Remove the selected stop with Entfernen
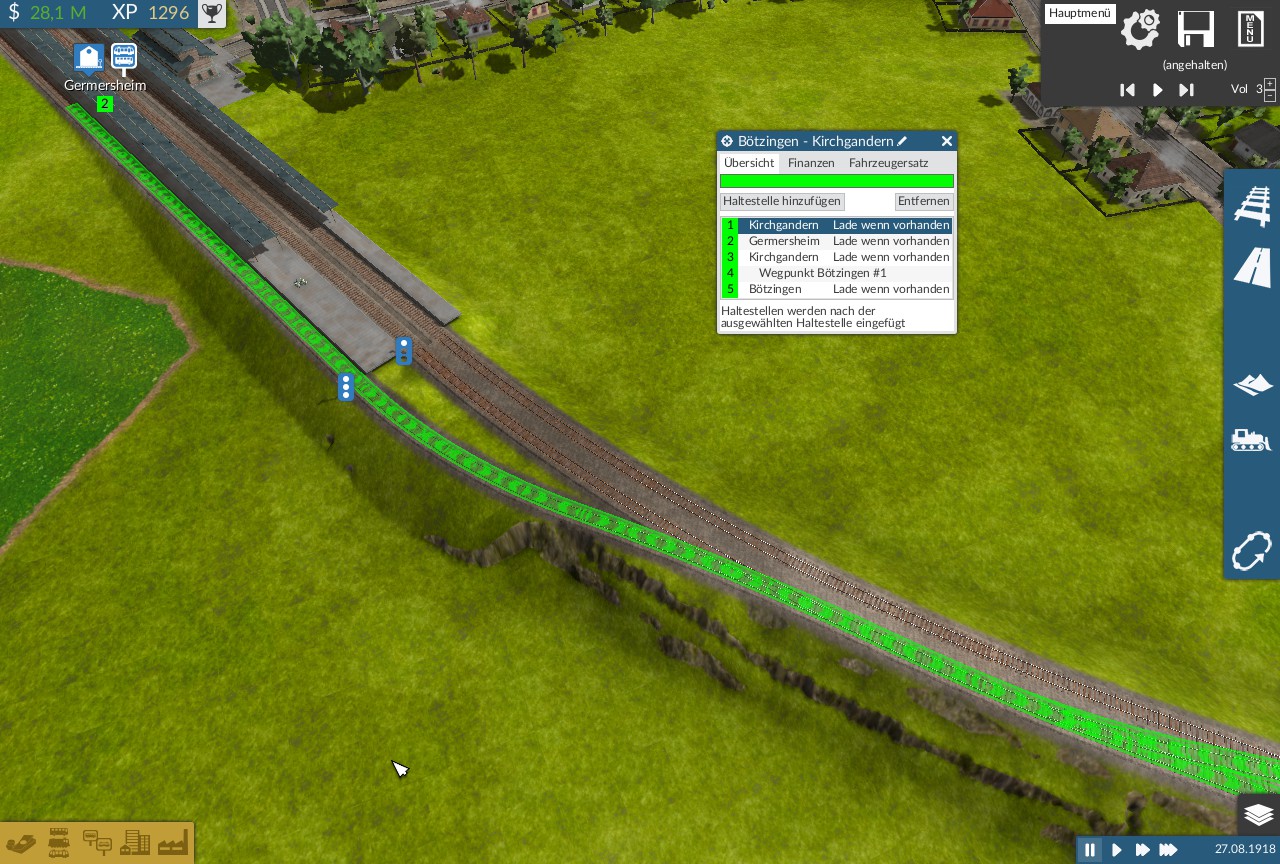 pos(923,201)
